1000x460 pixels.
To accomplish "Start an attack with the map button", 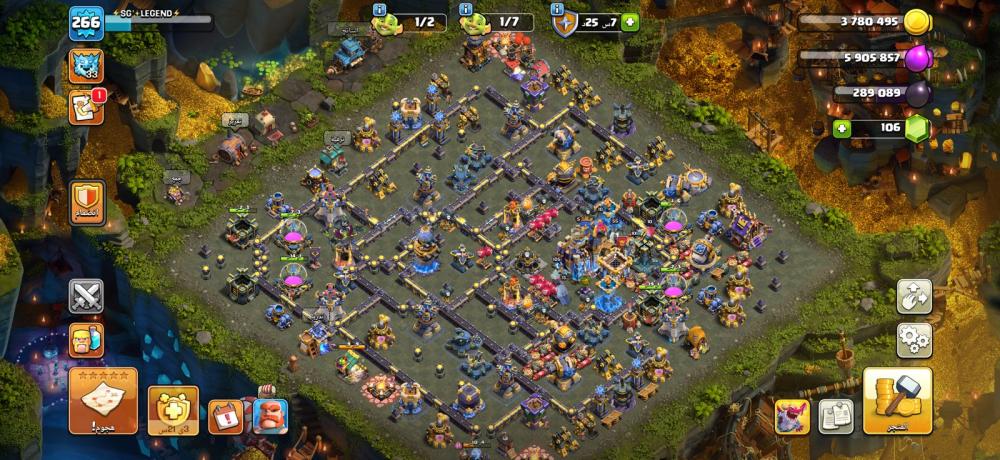I will pyautogui.click(x=103, y=400).
